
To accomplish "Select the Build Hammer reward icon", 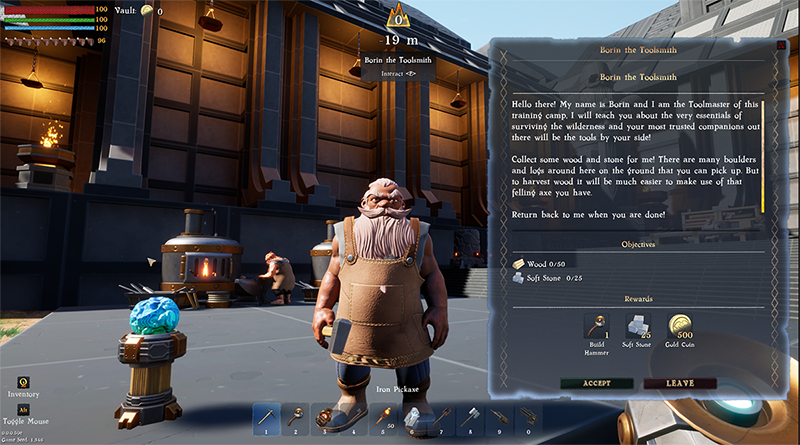I will pos(596,325).
